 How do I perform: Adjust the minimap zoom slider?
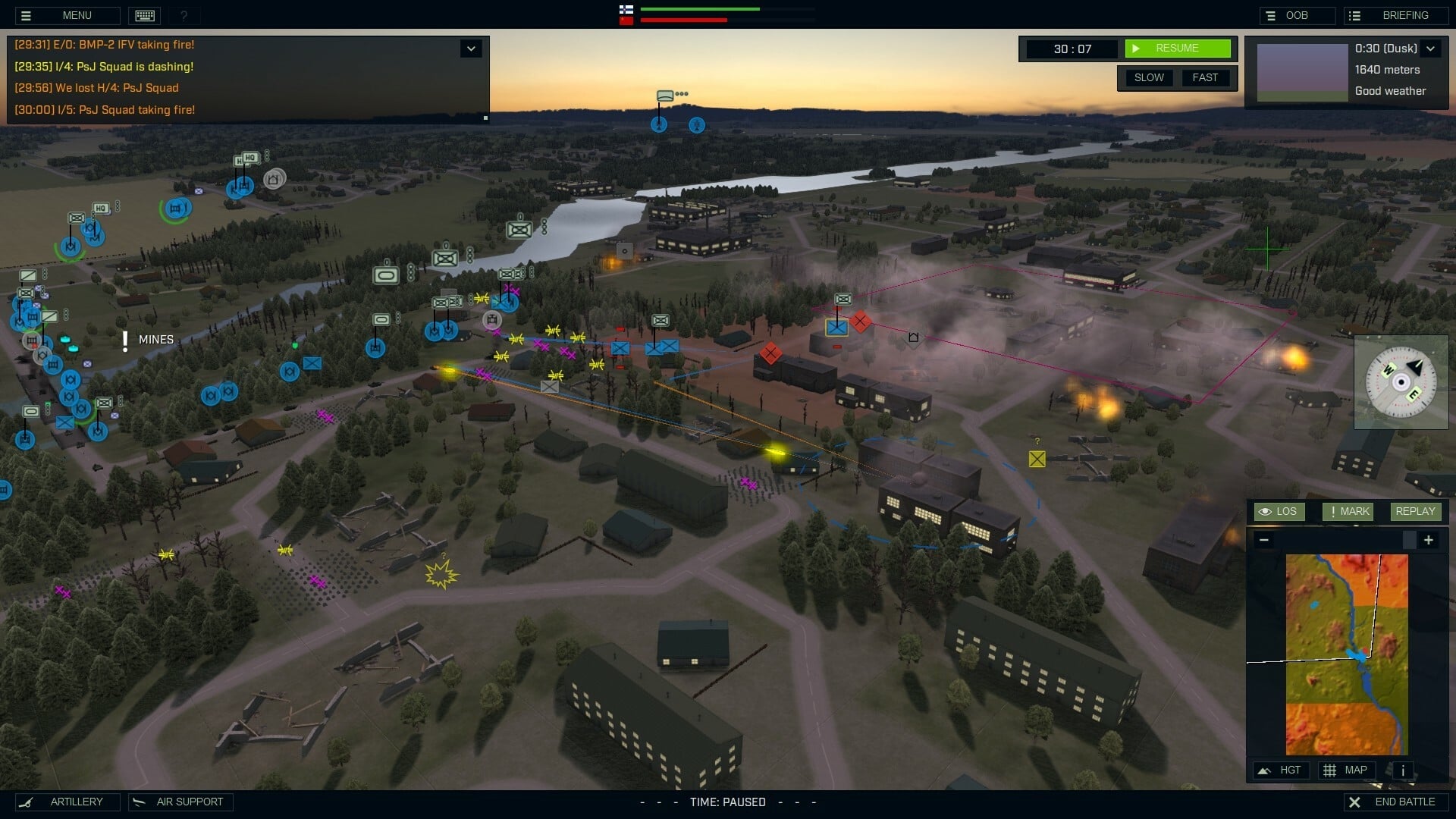click(x=1409, y=540)
